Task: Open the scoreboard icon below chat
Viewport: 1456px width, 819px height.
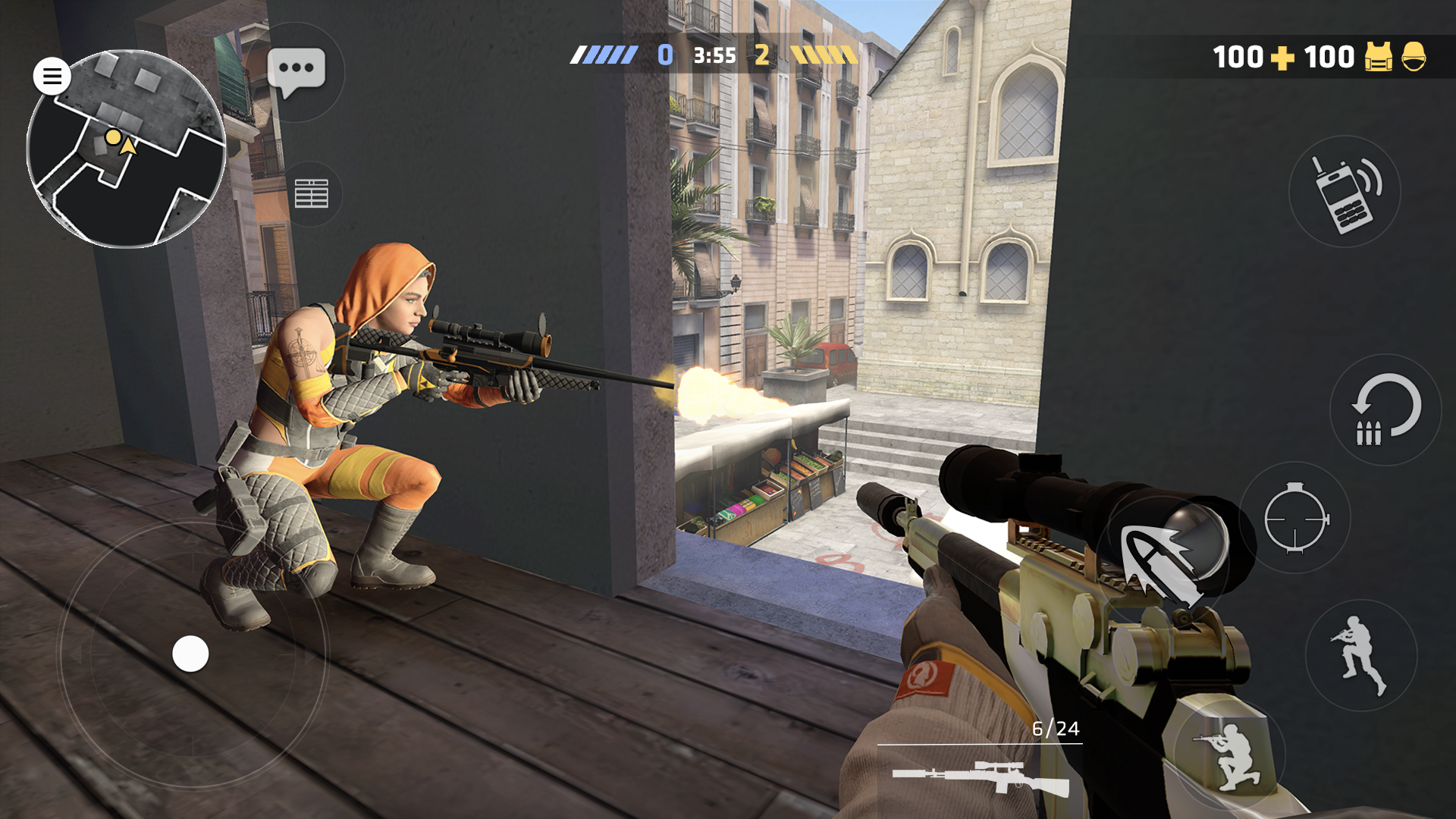Action: 312,192
